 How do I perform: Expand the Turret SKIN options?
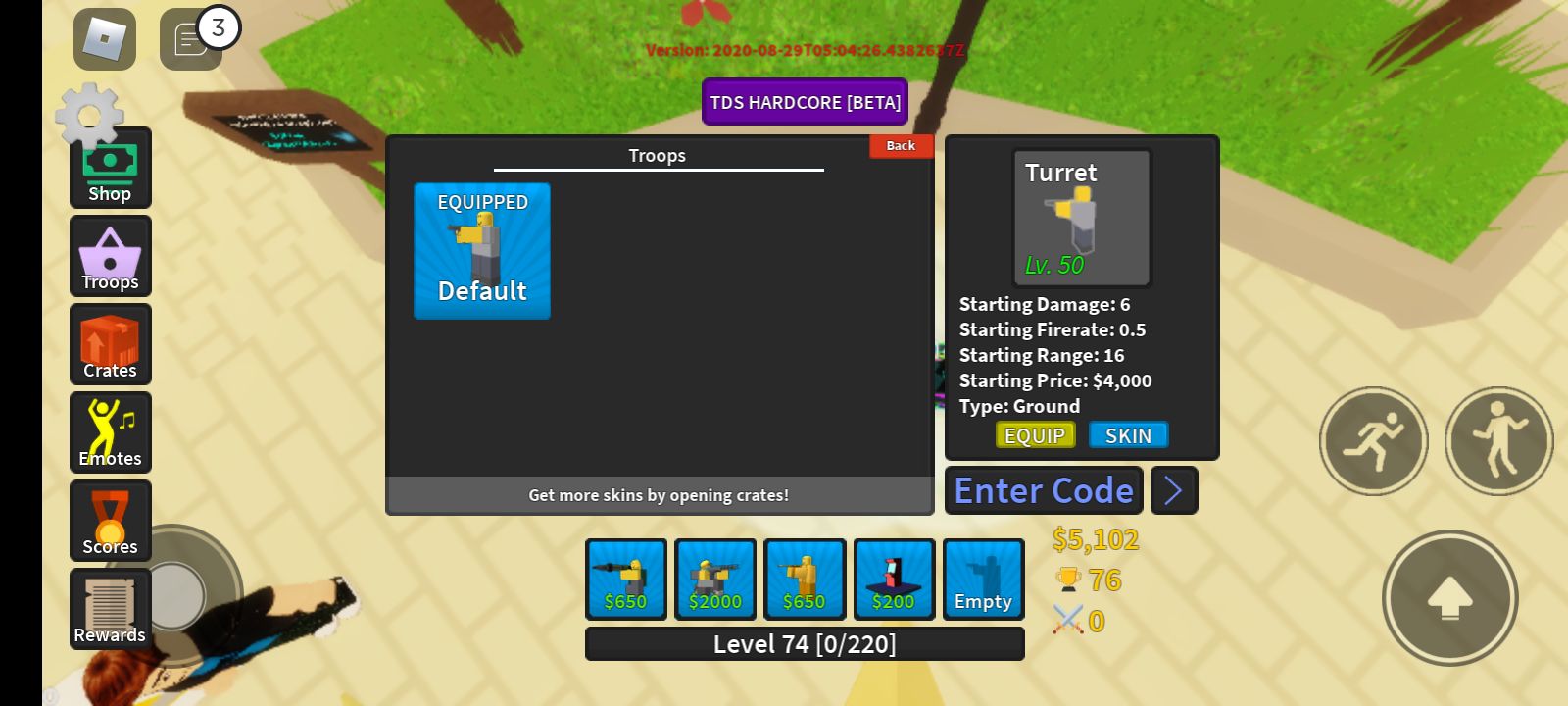click(x=1129, y=434)
